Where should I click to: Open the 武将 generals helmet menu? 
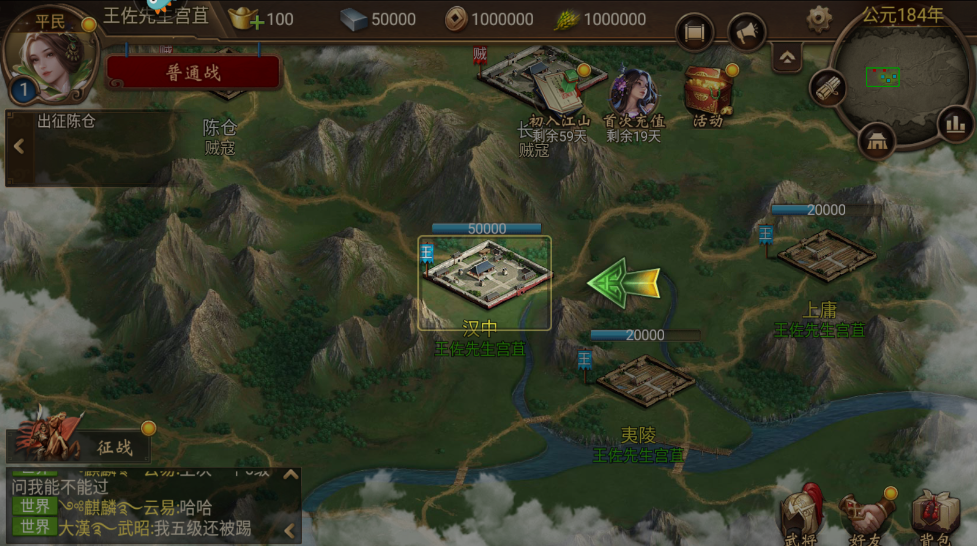802,516
